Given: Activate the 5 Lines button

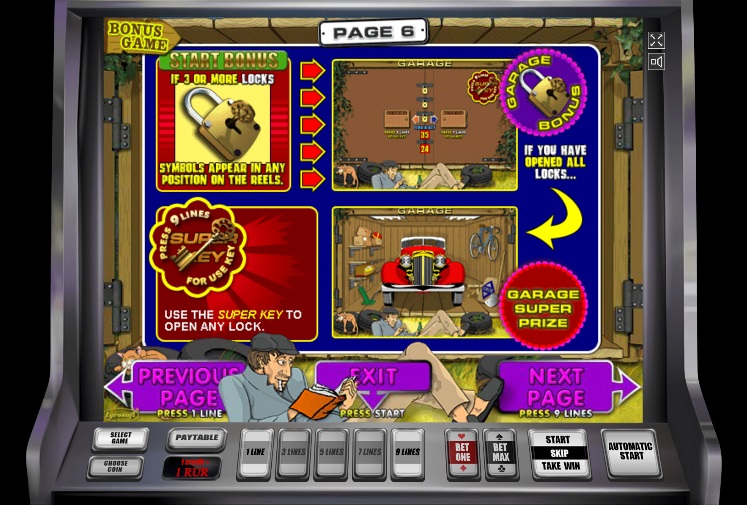Looking at the screenshot, I should (331, 452).
